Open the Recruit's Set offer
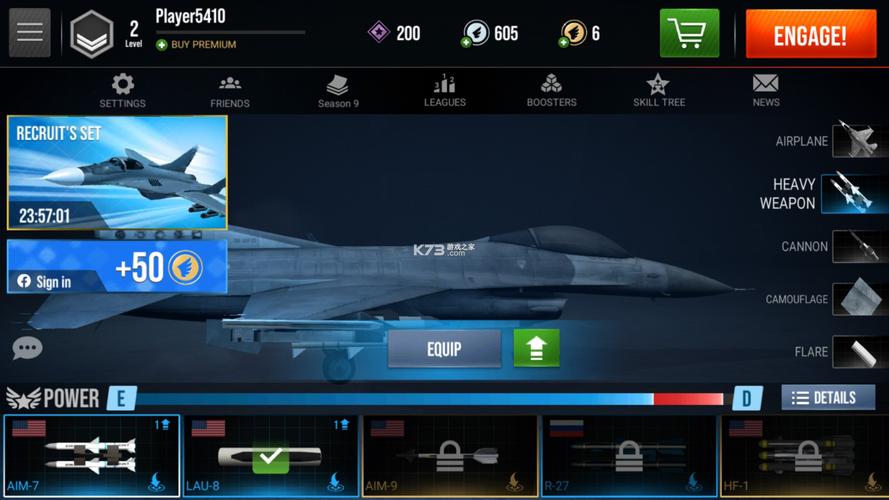This screenshot has height=500, width=889. pos(117,172)
